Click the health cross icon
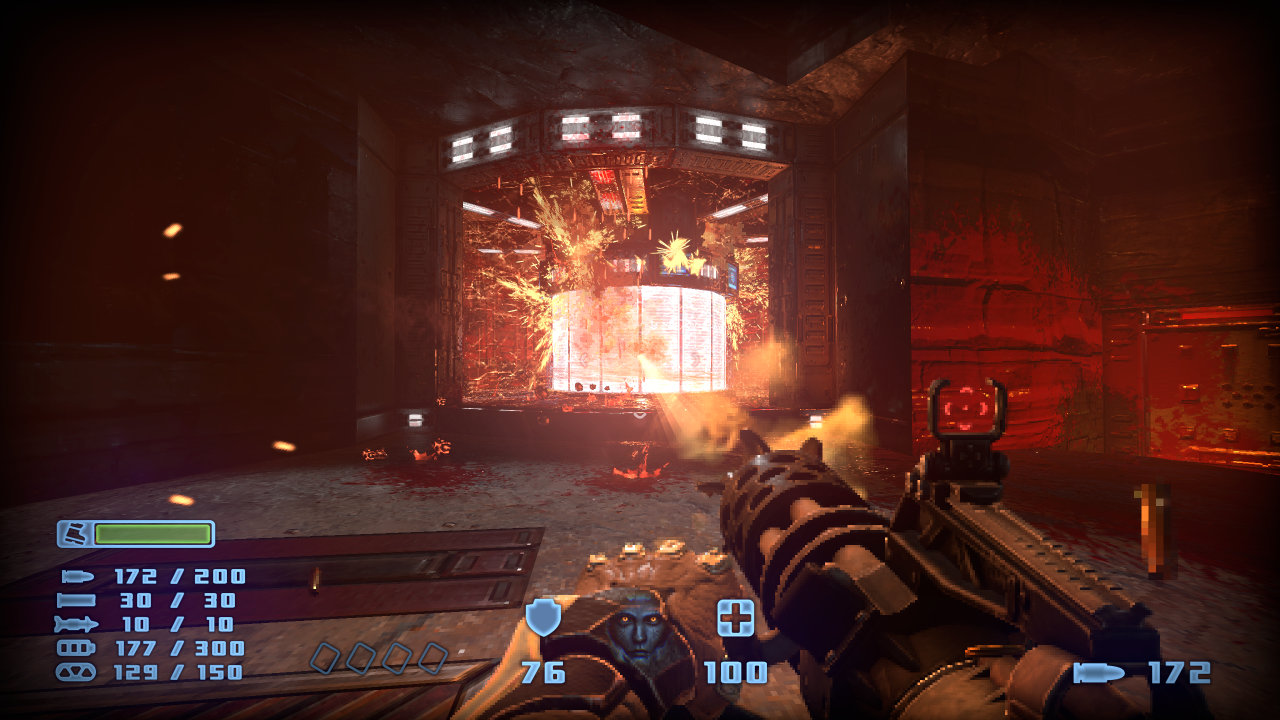The image size is (1280, 720). coord(736,619)
